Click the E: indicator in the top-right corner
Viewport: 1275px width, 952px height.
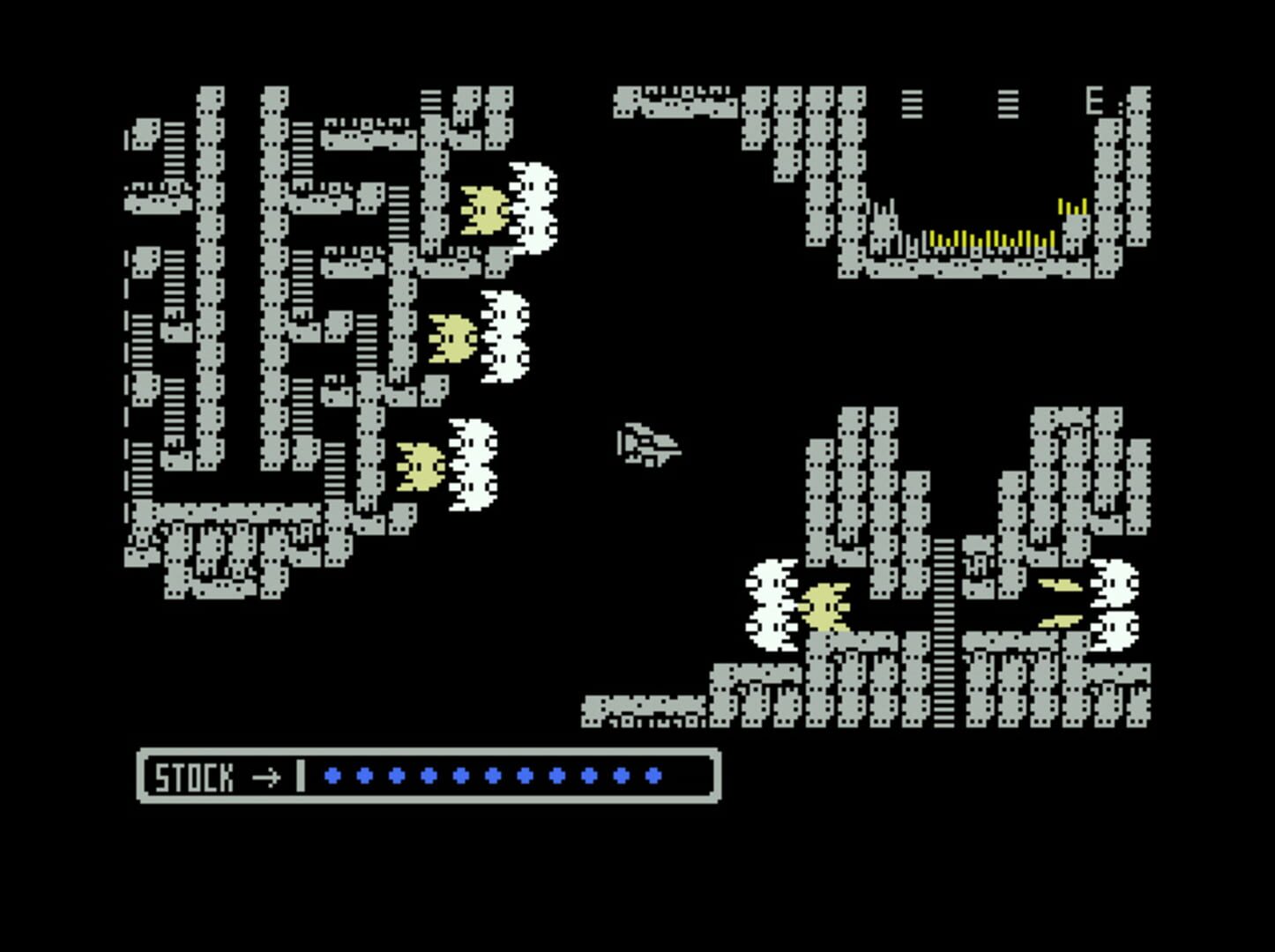1096,102
